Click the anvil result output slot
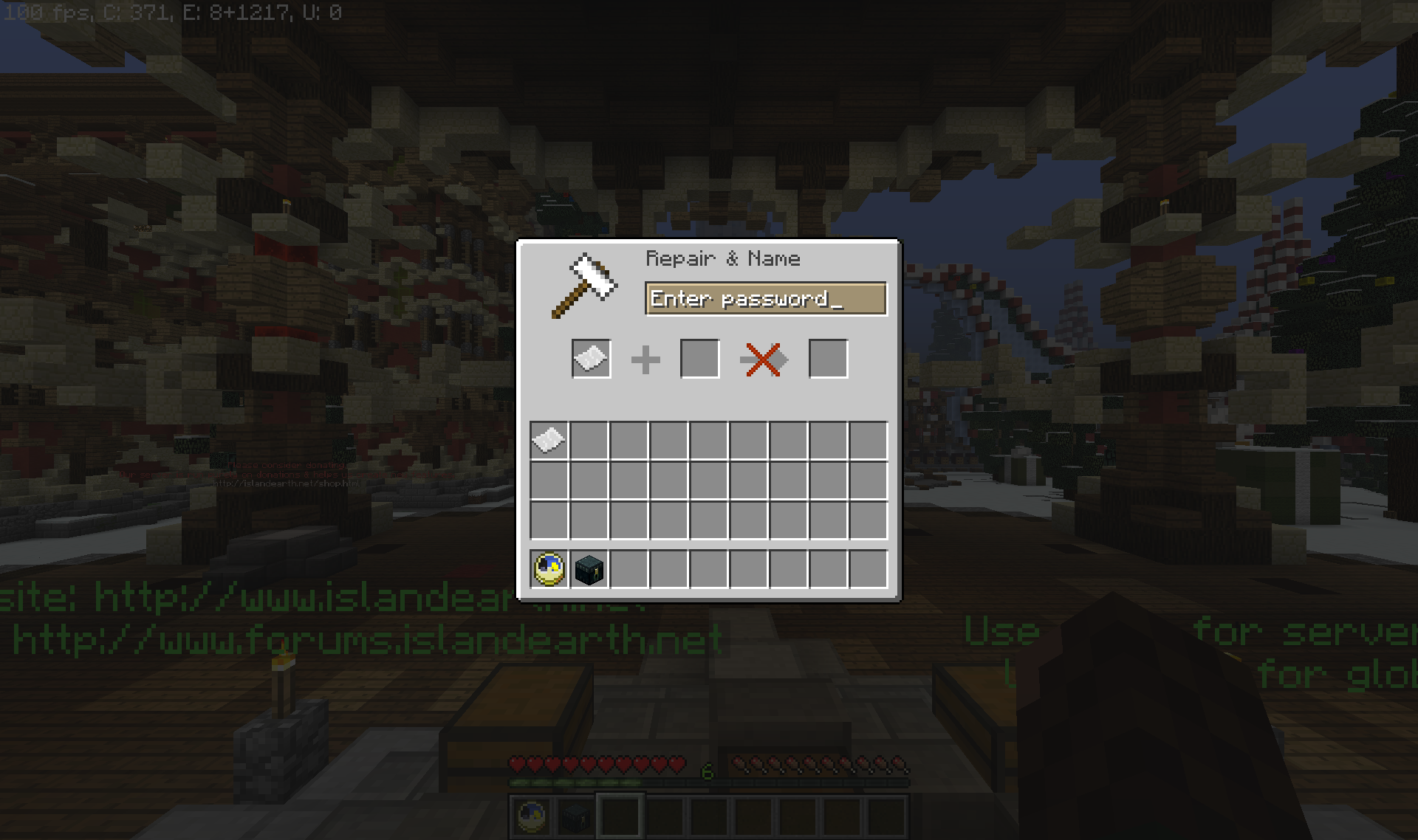 827,359
